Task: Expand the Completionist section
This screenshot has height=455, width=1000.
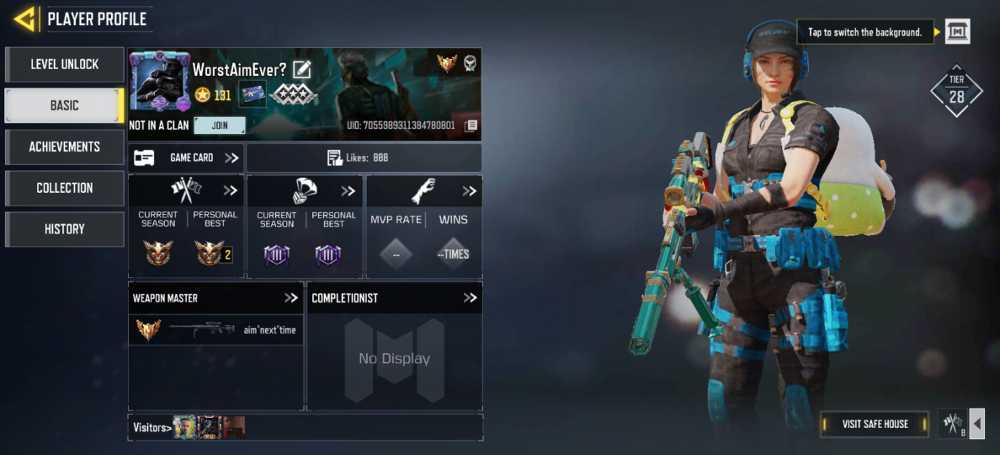Action: click(x=470, y=298)
